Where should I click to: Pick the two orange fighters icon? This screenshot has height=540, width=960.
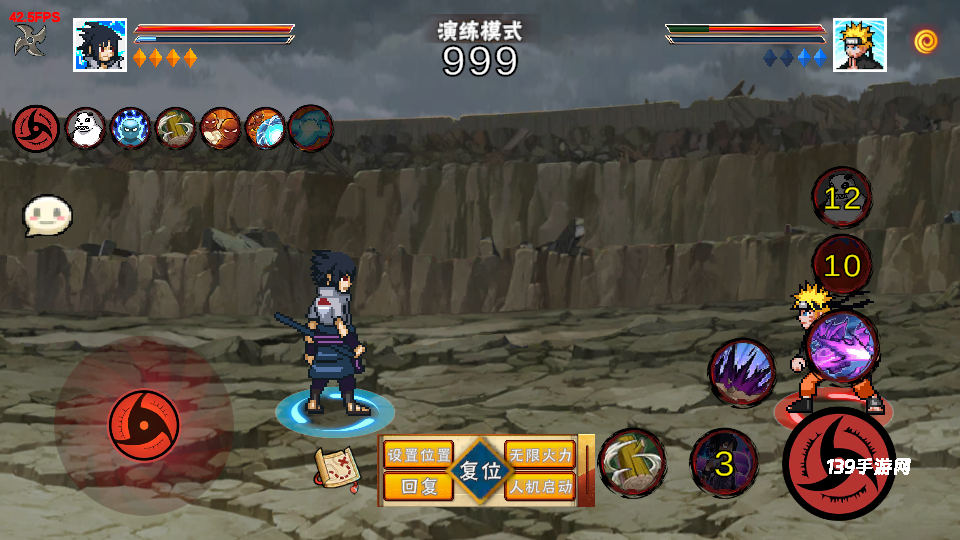click(x=220, y=128)
